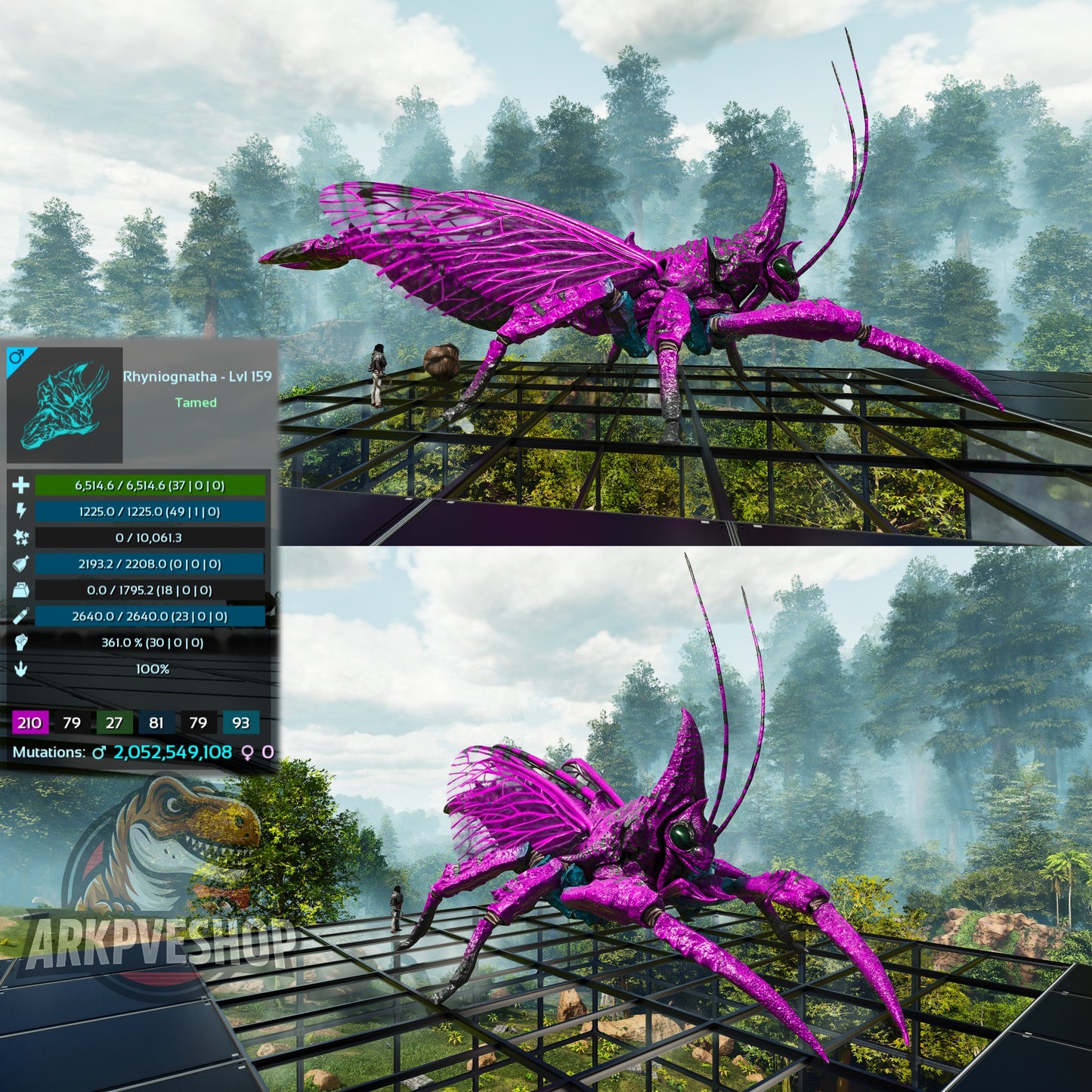Click the stamina lightning bolt icon

(x=20, y=512)
